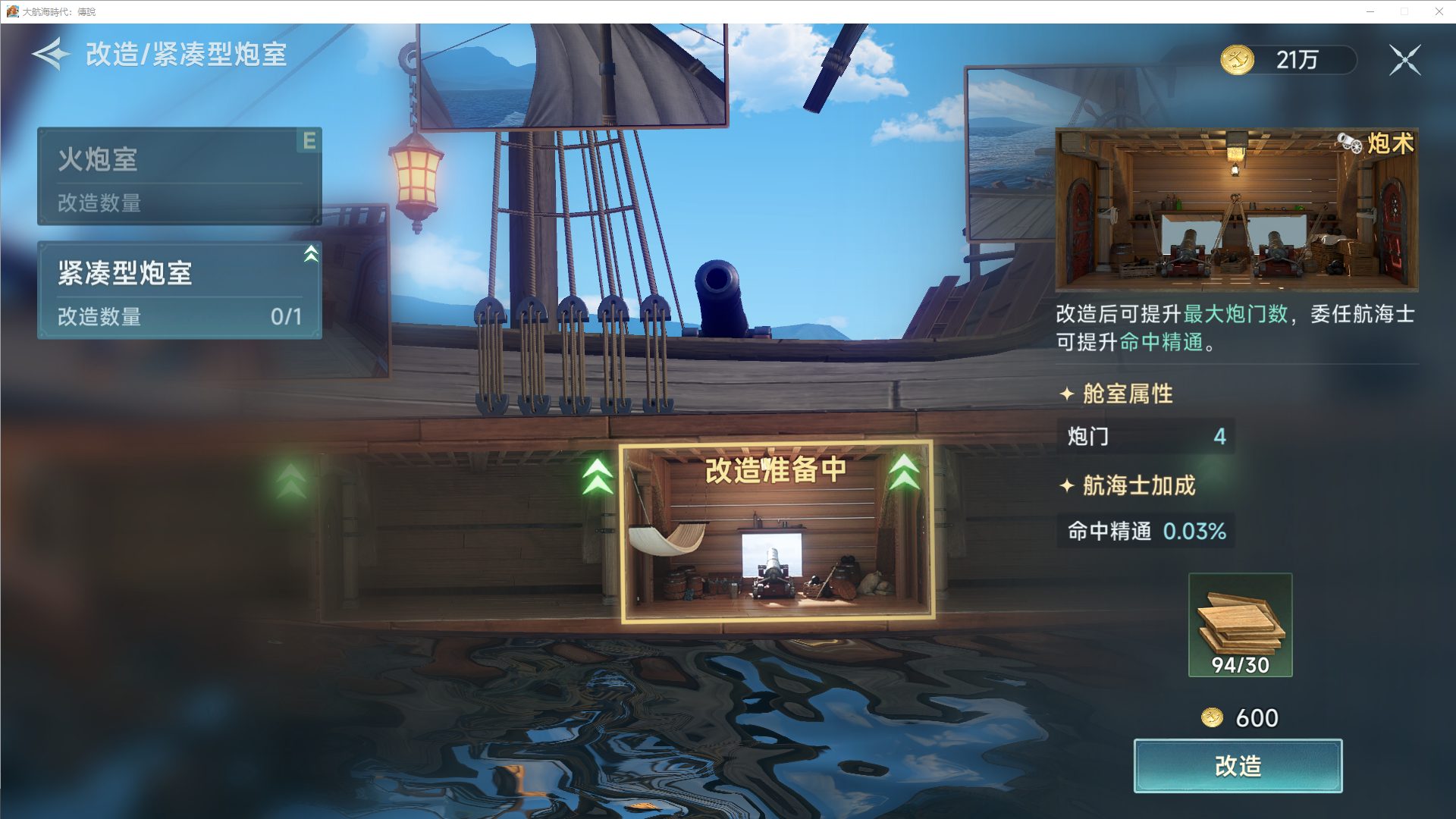Expand the 炮门 attribute row
This screenshot has width=1456, height=819.
(x=1145, y=437)
